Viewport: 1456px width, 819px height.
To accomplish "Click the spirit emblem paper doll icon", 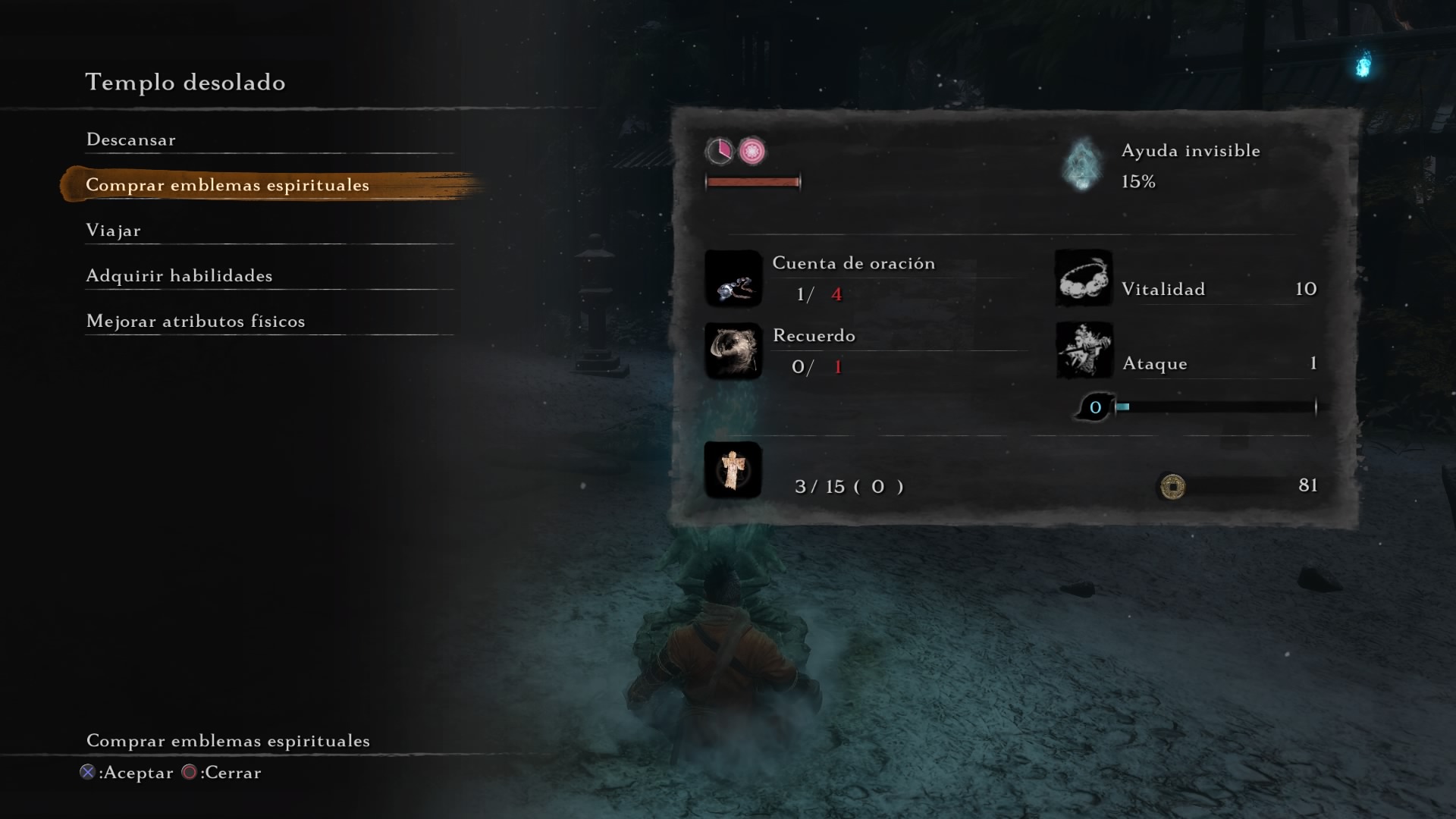I will (x=733, y=470).
